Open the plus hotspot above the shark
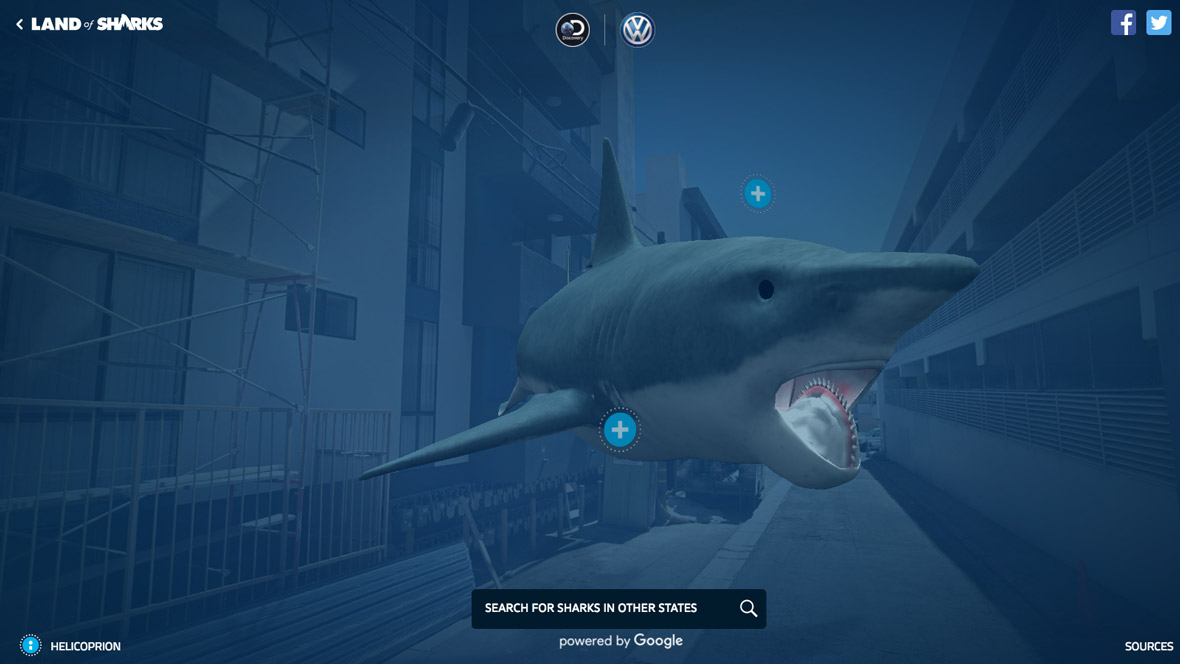 758,193
